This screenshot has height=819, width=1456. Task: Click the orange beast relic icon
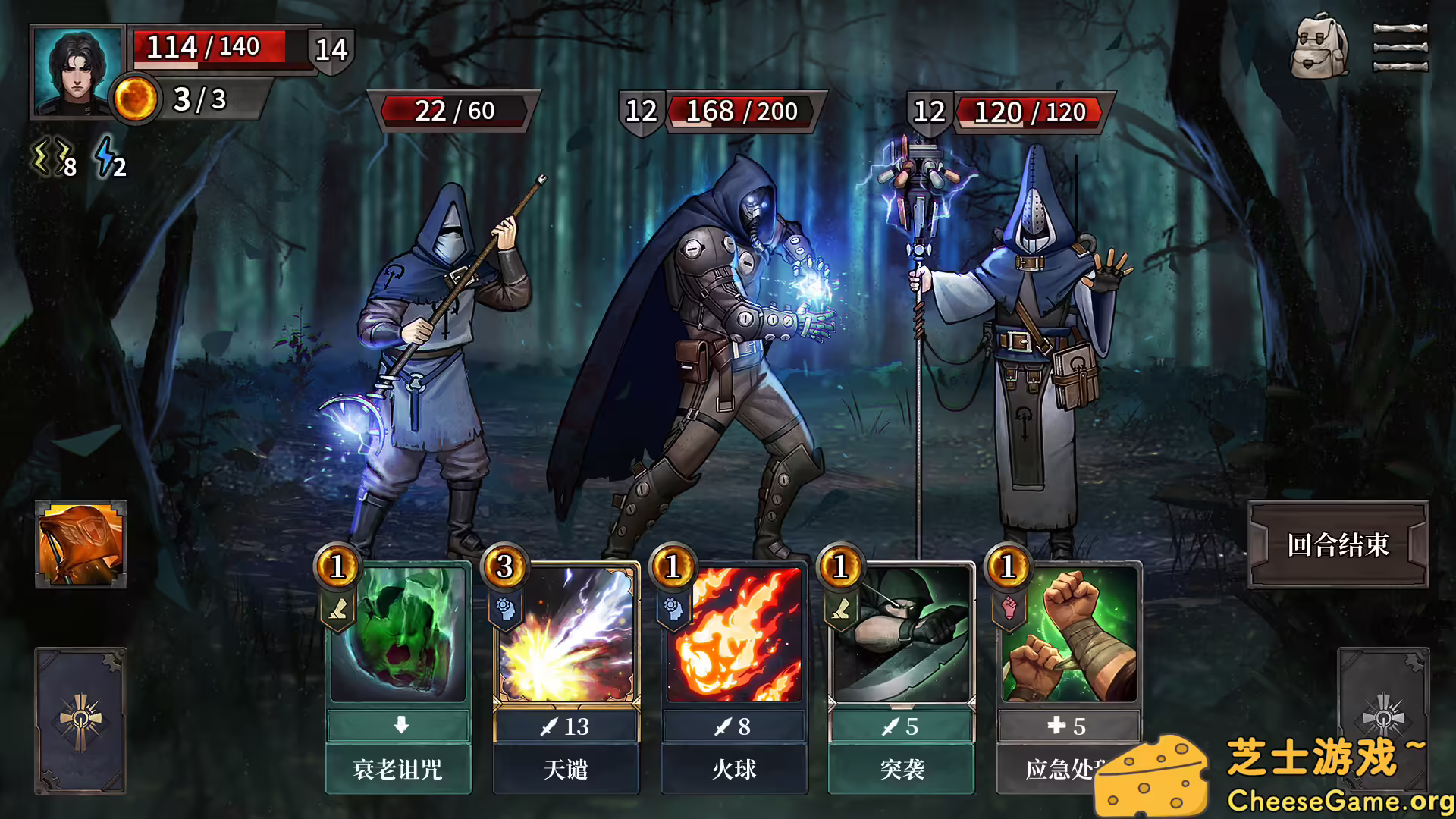pyautogui.click(x=80, y=544)
